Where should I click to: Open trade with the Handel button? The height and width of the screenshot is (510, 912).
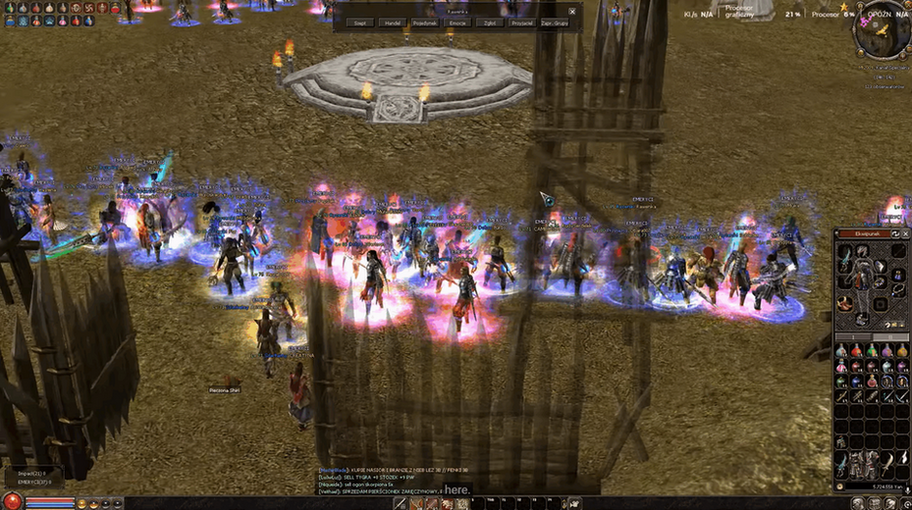(x=392, y=22)
